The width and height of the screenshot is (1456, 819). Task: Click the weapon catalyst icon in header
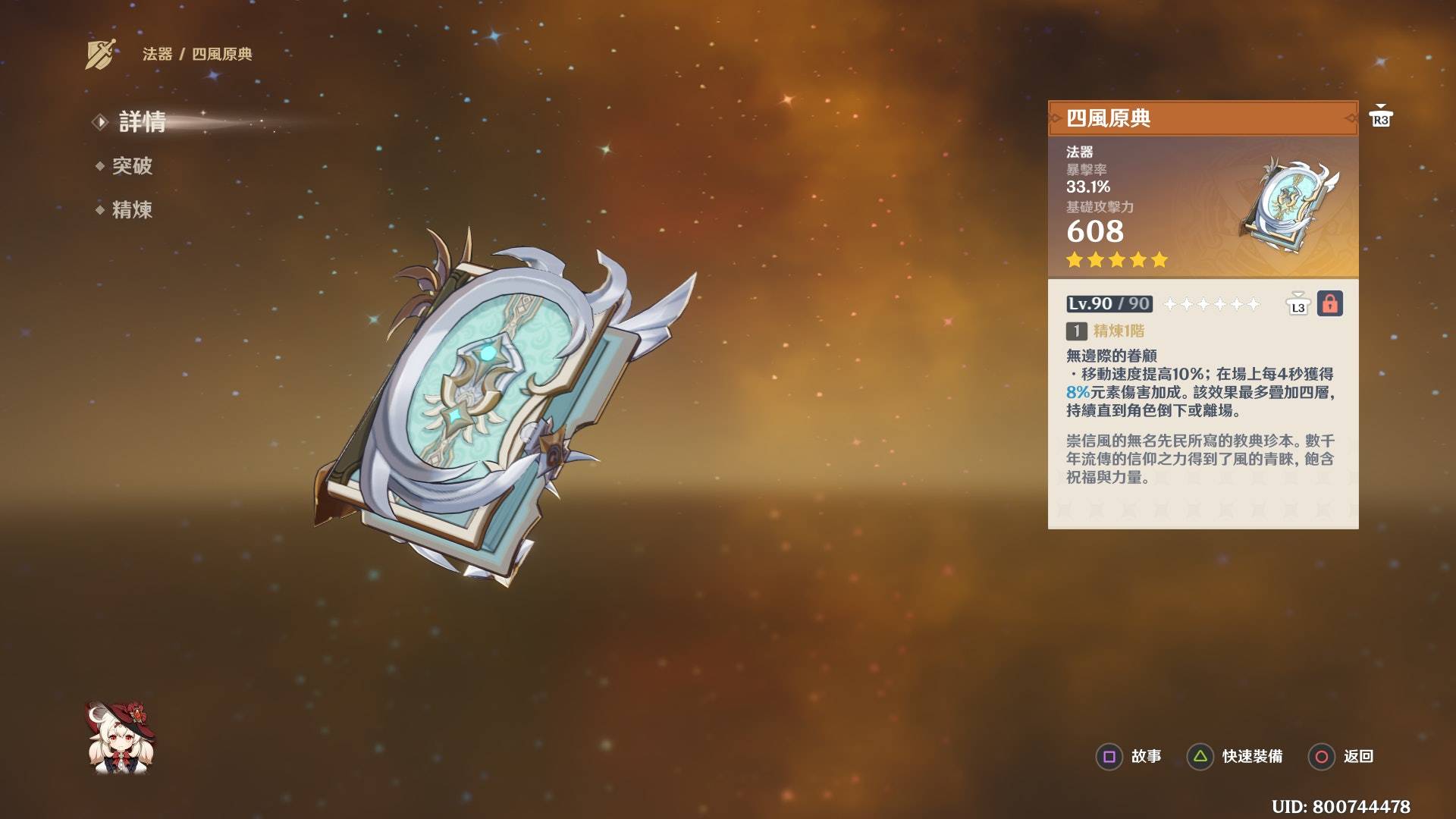coord(102,54)
